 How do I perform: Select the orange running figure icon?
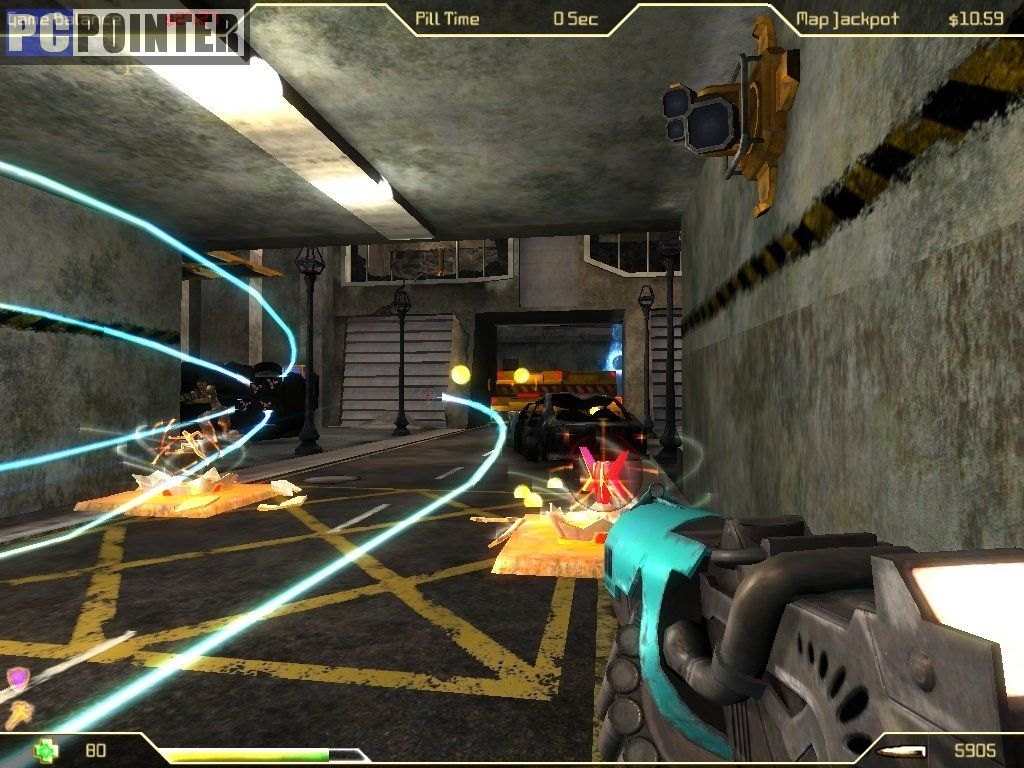click(19, 713)
